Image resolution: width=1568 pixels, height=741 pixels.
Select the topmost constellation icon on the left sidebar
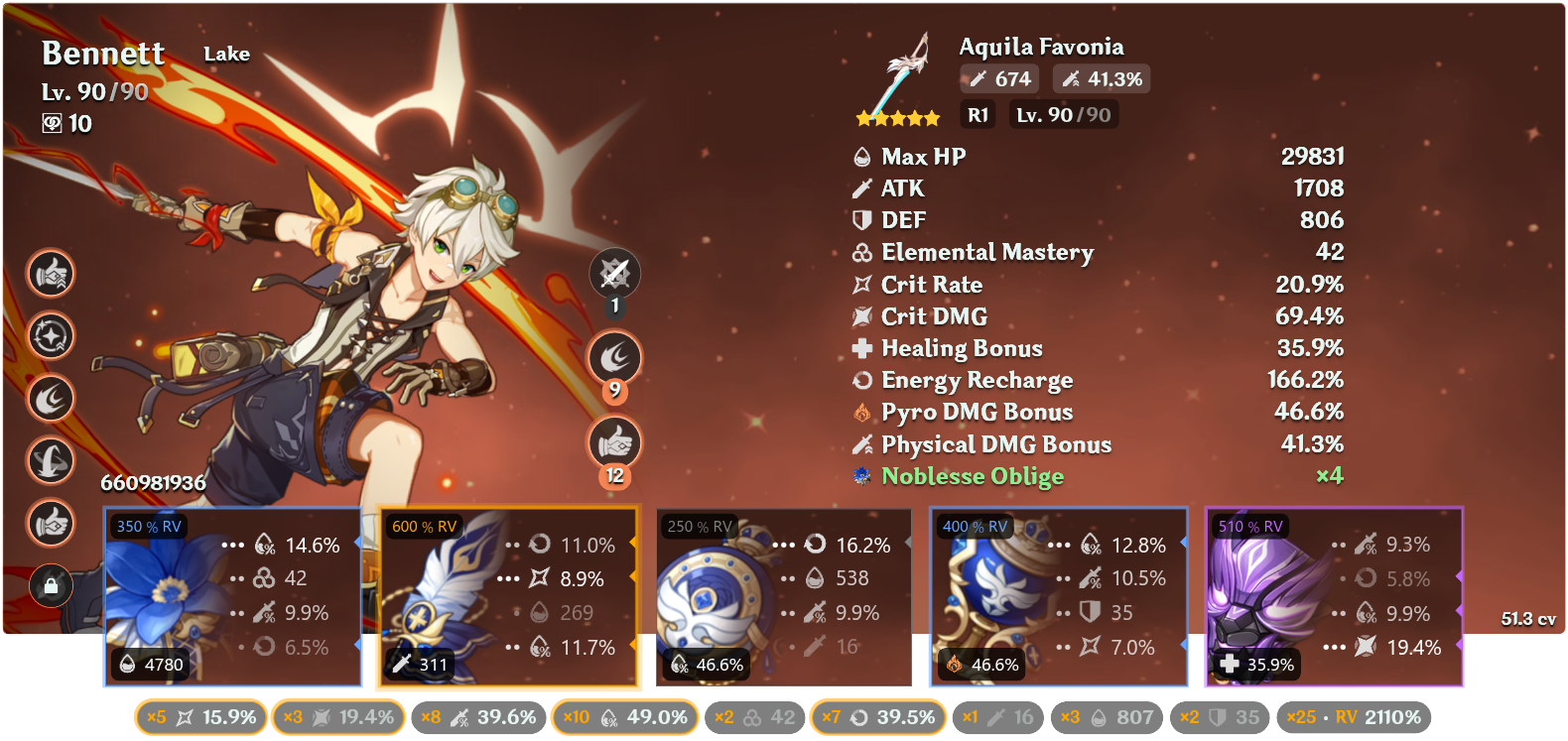pyautogui.click(x=51, y=275)
